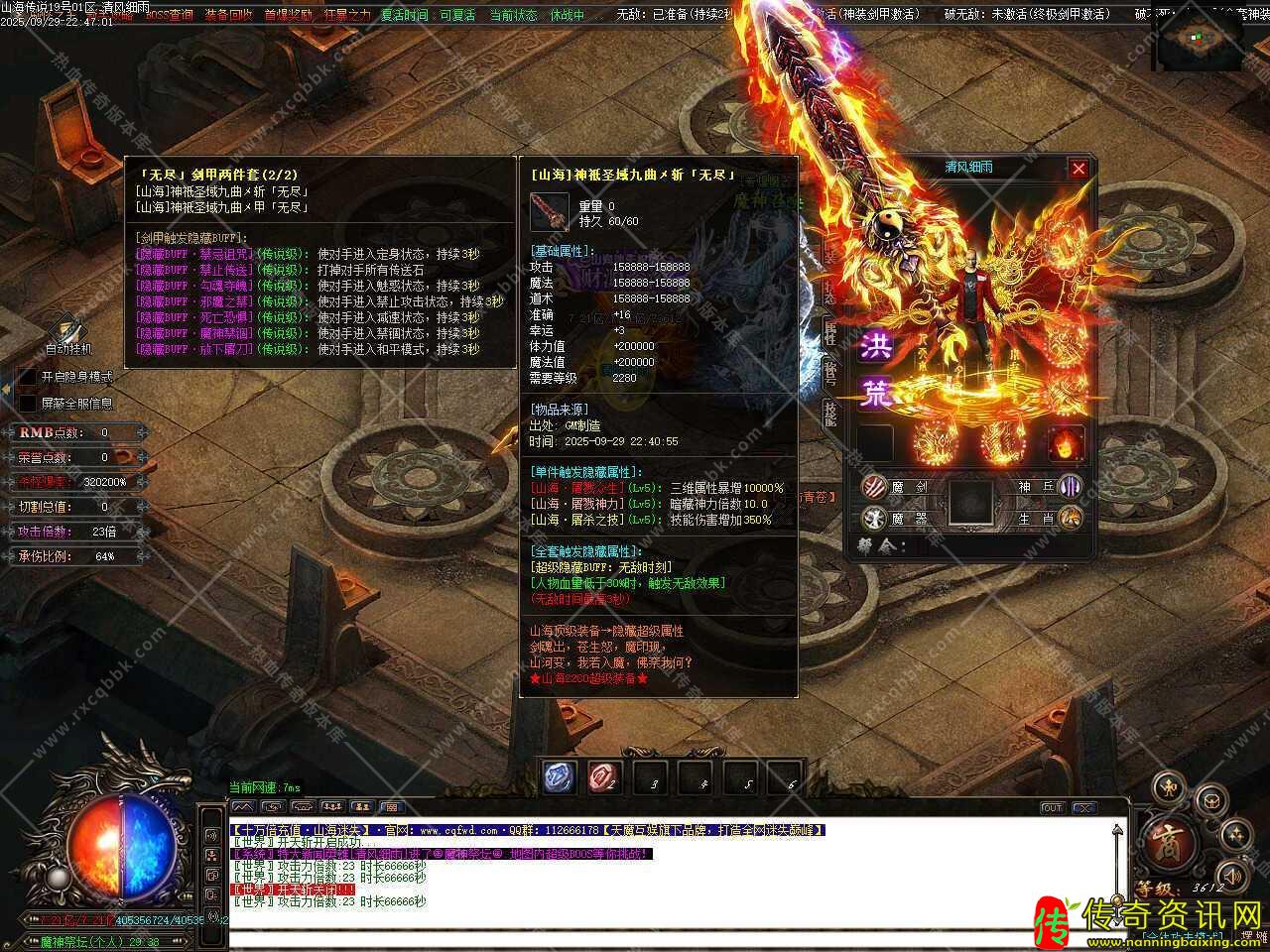Tick the 屏蔽全服信息 checkbox
Image resolution: width=1270 pixels, height=952 pixels.
pos(28,404)
